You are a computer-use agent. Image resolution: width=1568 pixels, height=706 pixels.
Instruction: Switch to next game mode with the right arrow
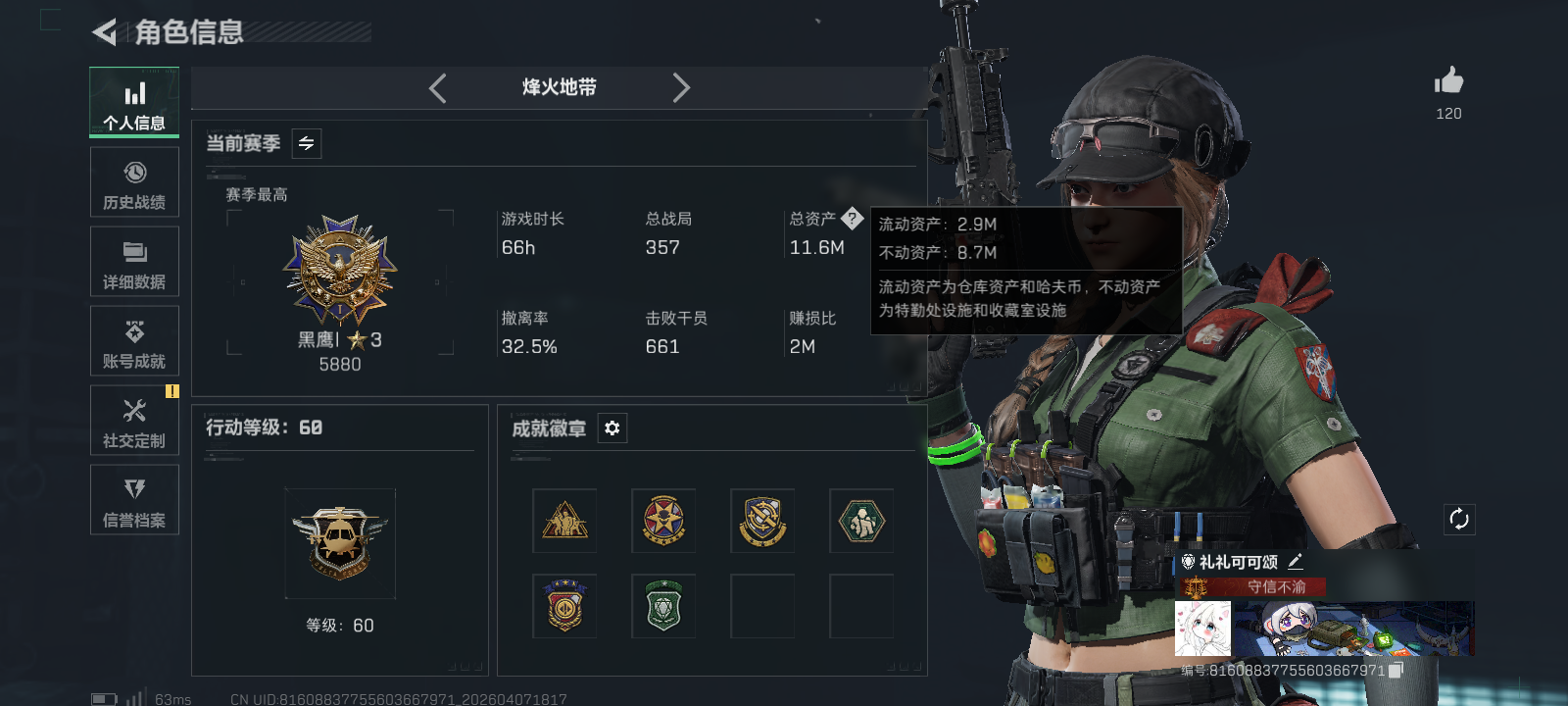click(x=682, y=88)
